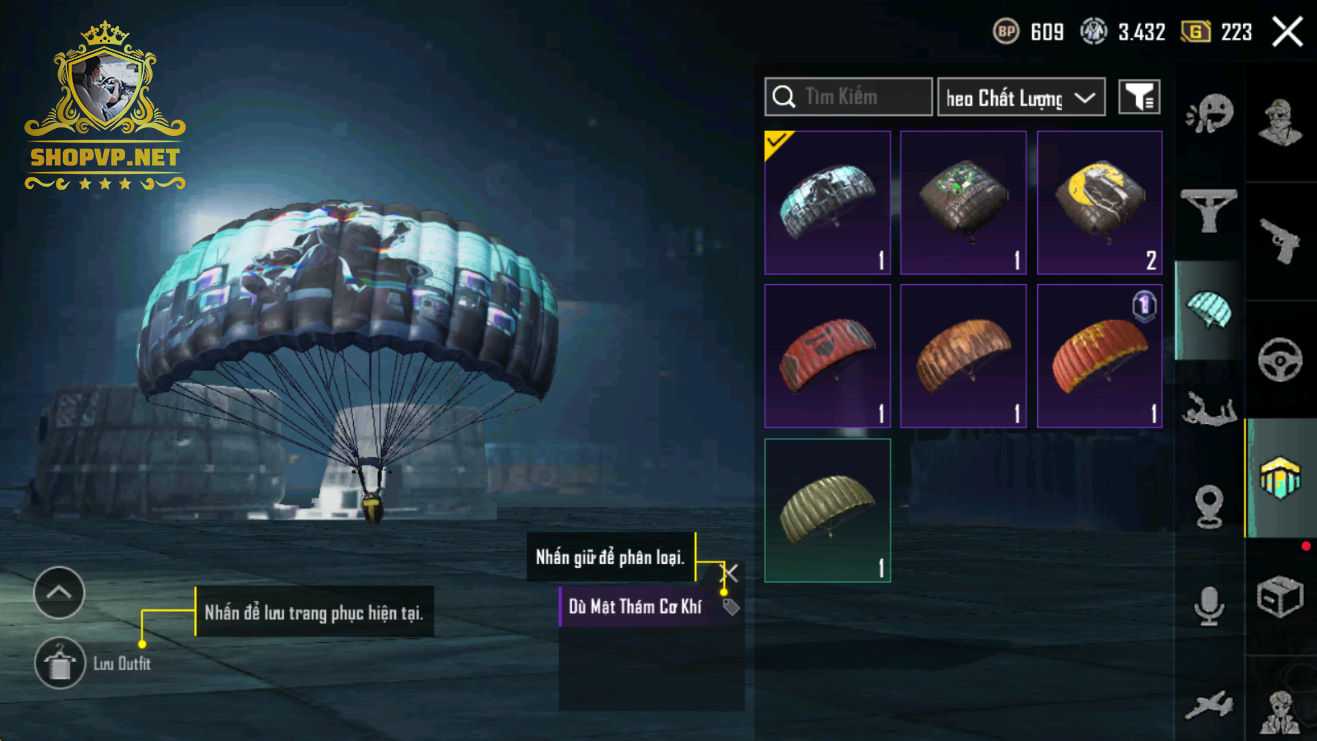Viewport: 1317px width, 741px height.
Task: Choose the orange parachute with yellow pattern
Action: coord(1099,355)
